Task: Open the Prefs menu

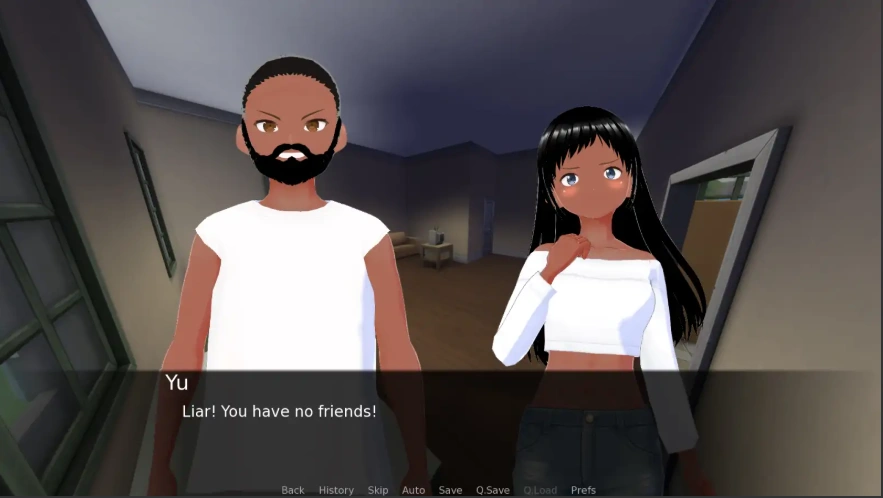Action: [x=583, y=490]
